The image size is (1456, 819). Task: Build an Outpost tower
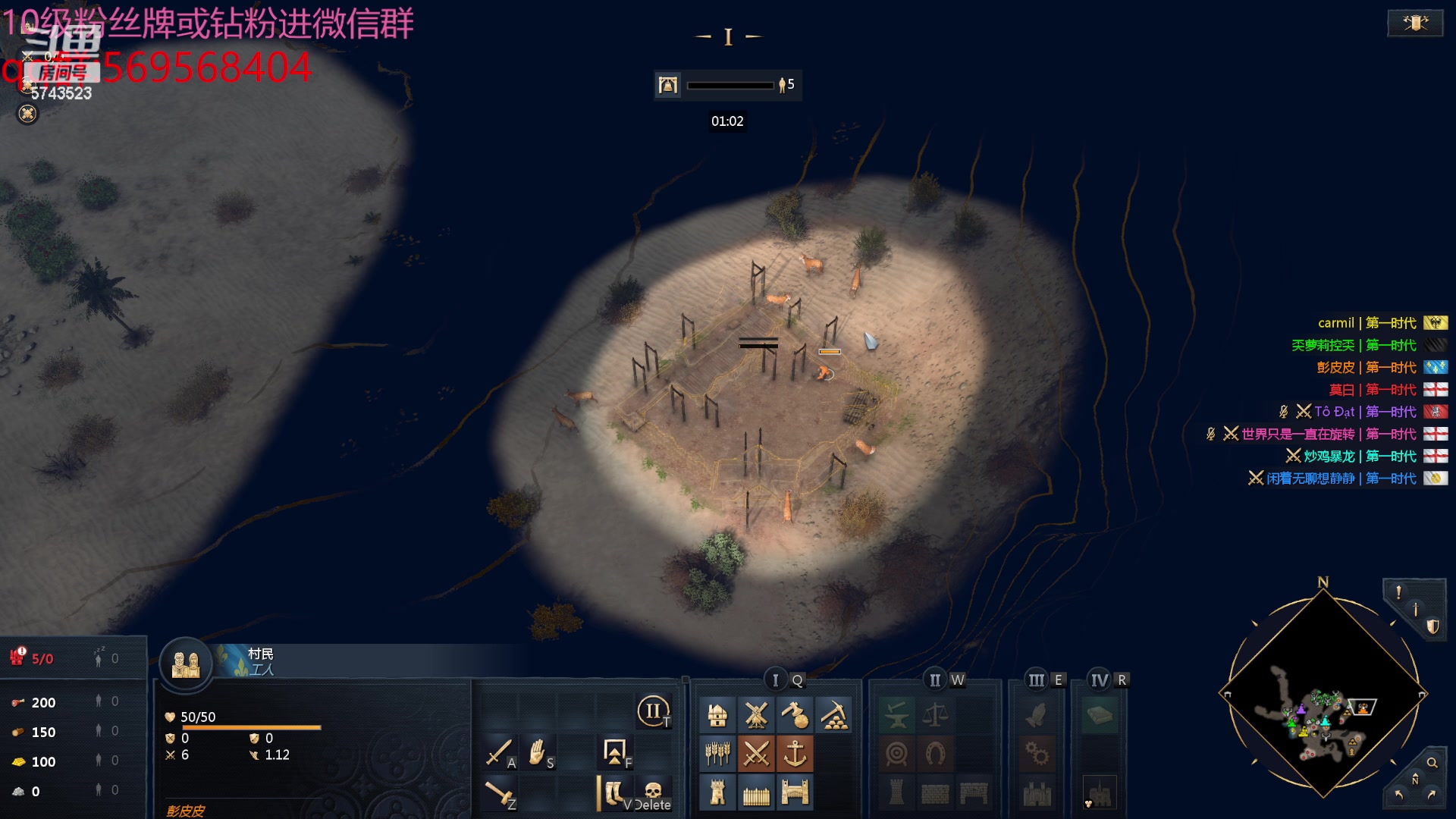coord(717,792)
